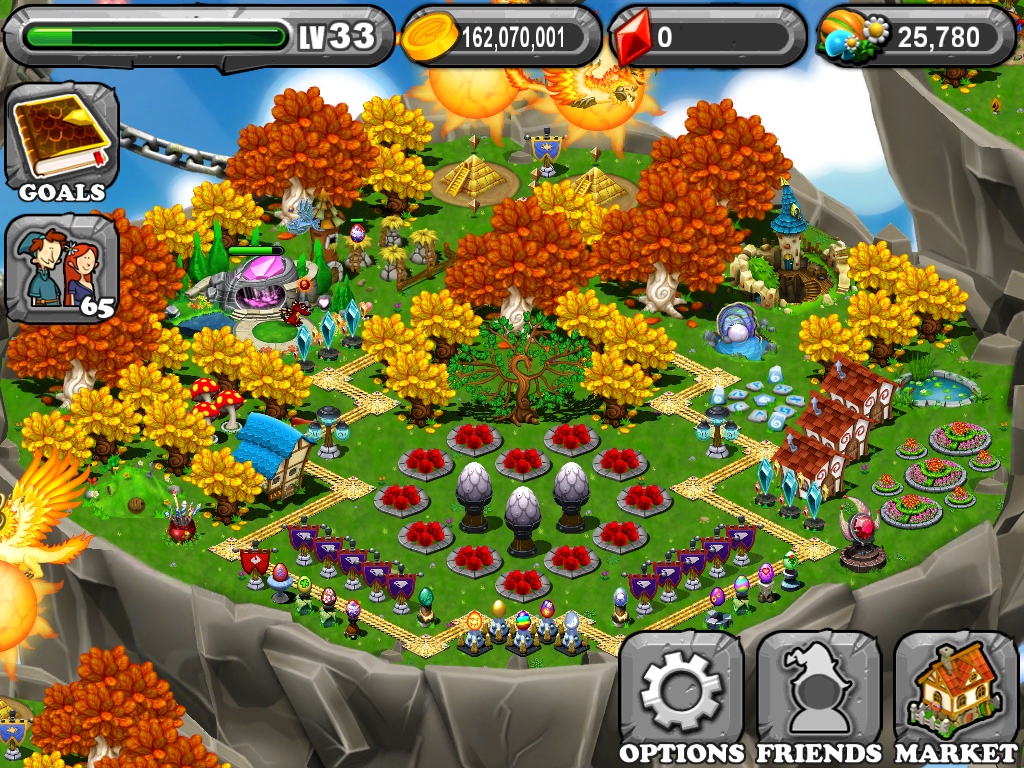
Task: Tap the food treats counter
Action: coord(915,37)
